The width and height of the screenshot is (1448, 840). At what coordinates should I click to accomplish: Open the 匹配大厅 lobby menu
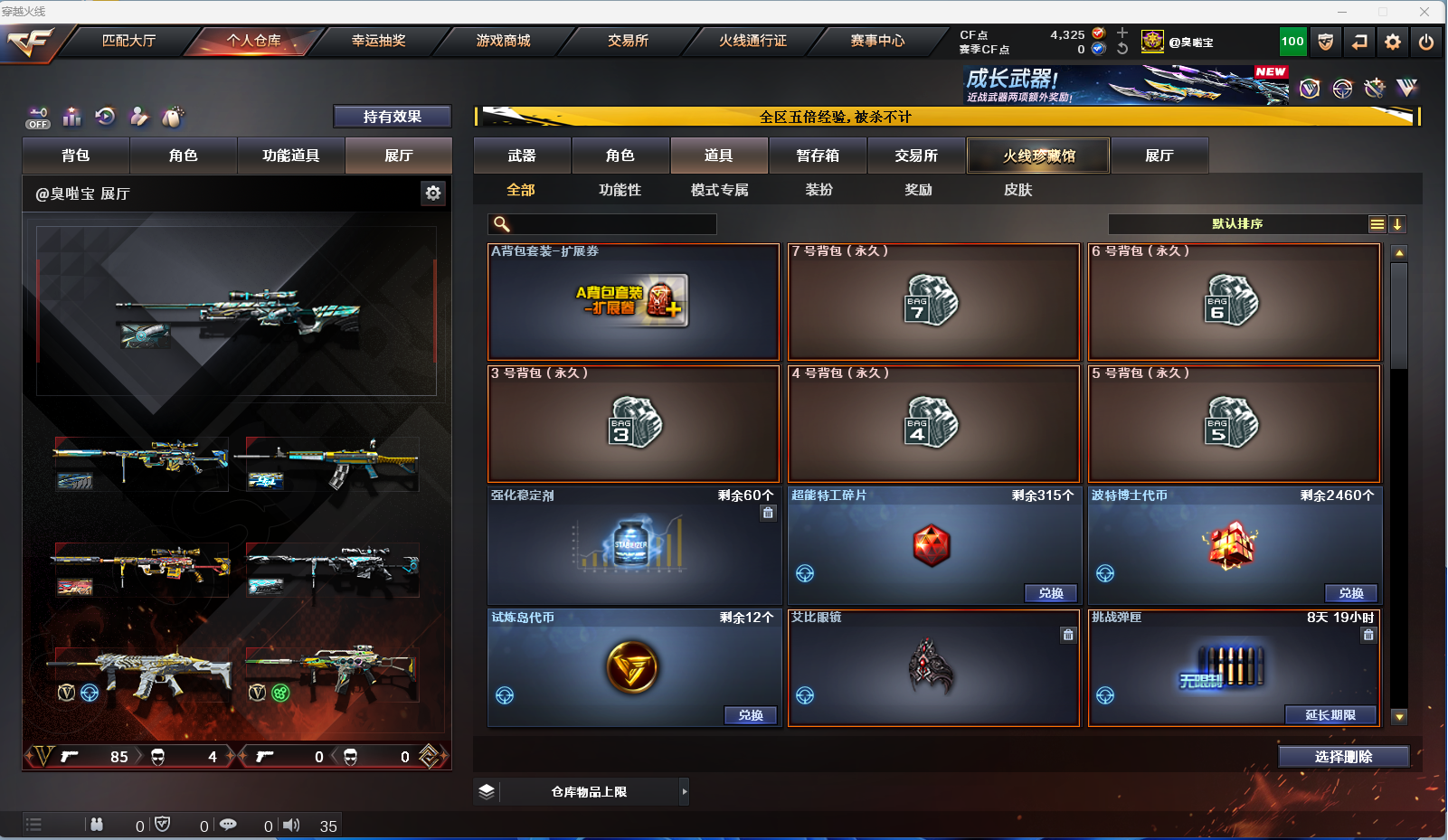pos(128,41)
